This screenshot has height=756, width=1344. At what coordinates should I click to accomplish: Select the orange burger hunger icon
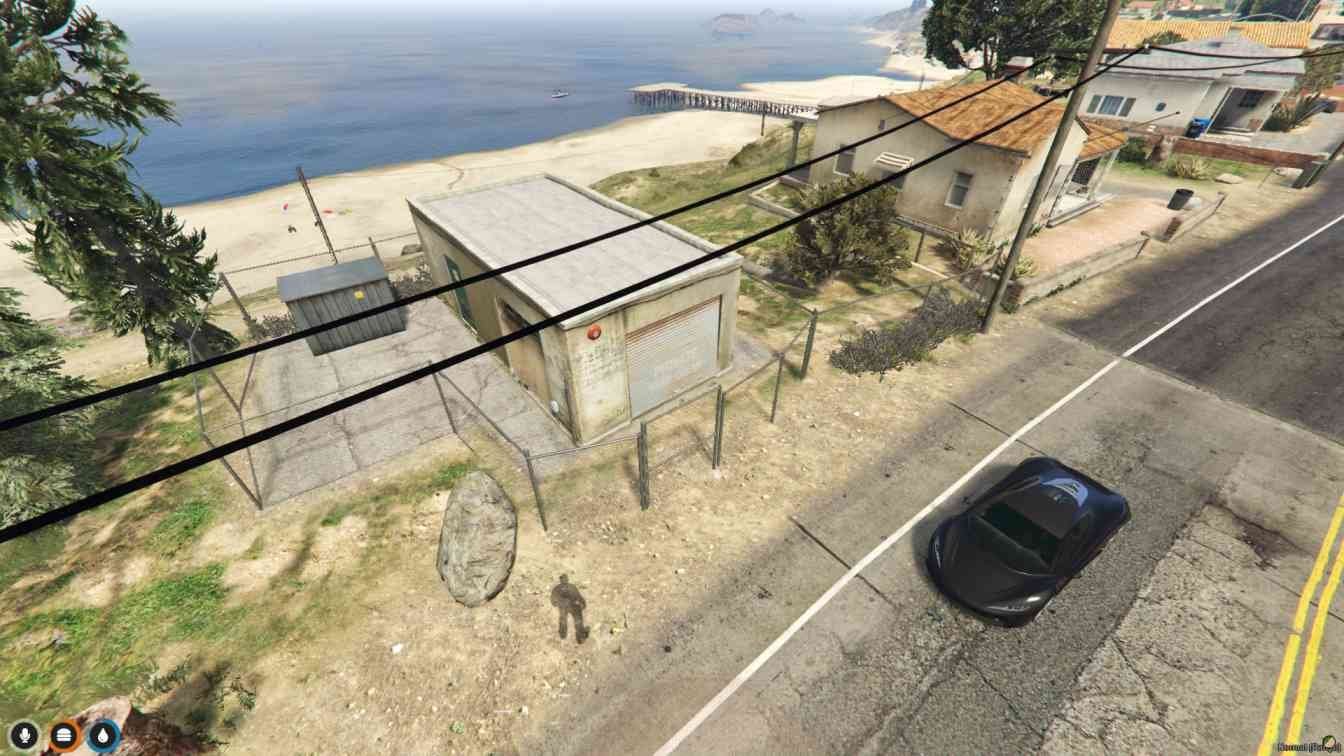tap(64, 736)
